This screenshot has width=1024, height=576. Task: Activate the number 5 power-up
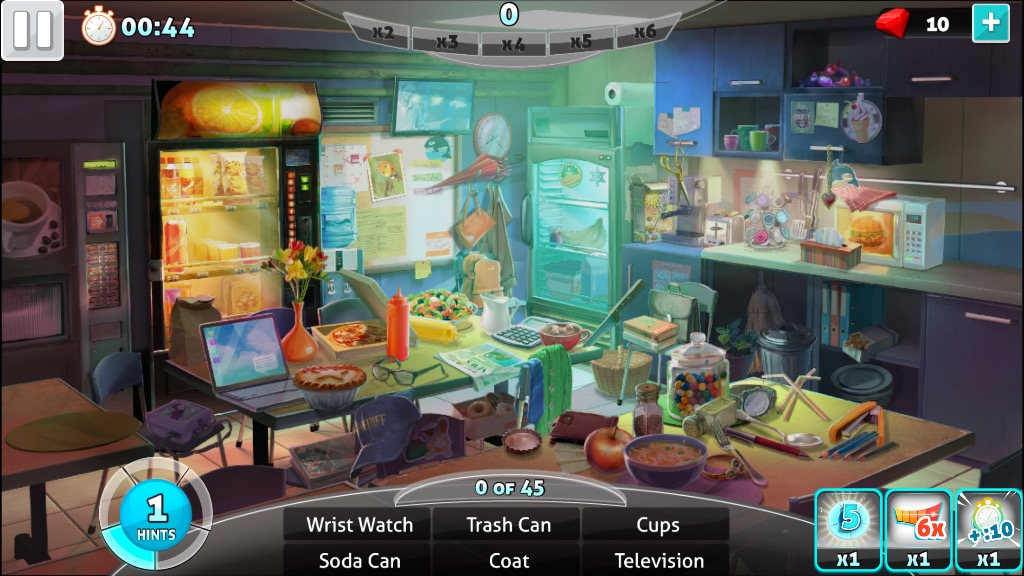[x=848, y=529]
